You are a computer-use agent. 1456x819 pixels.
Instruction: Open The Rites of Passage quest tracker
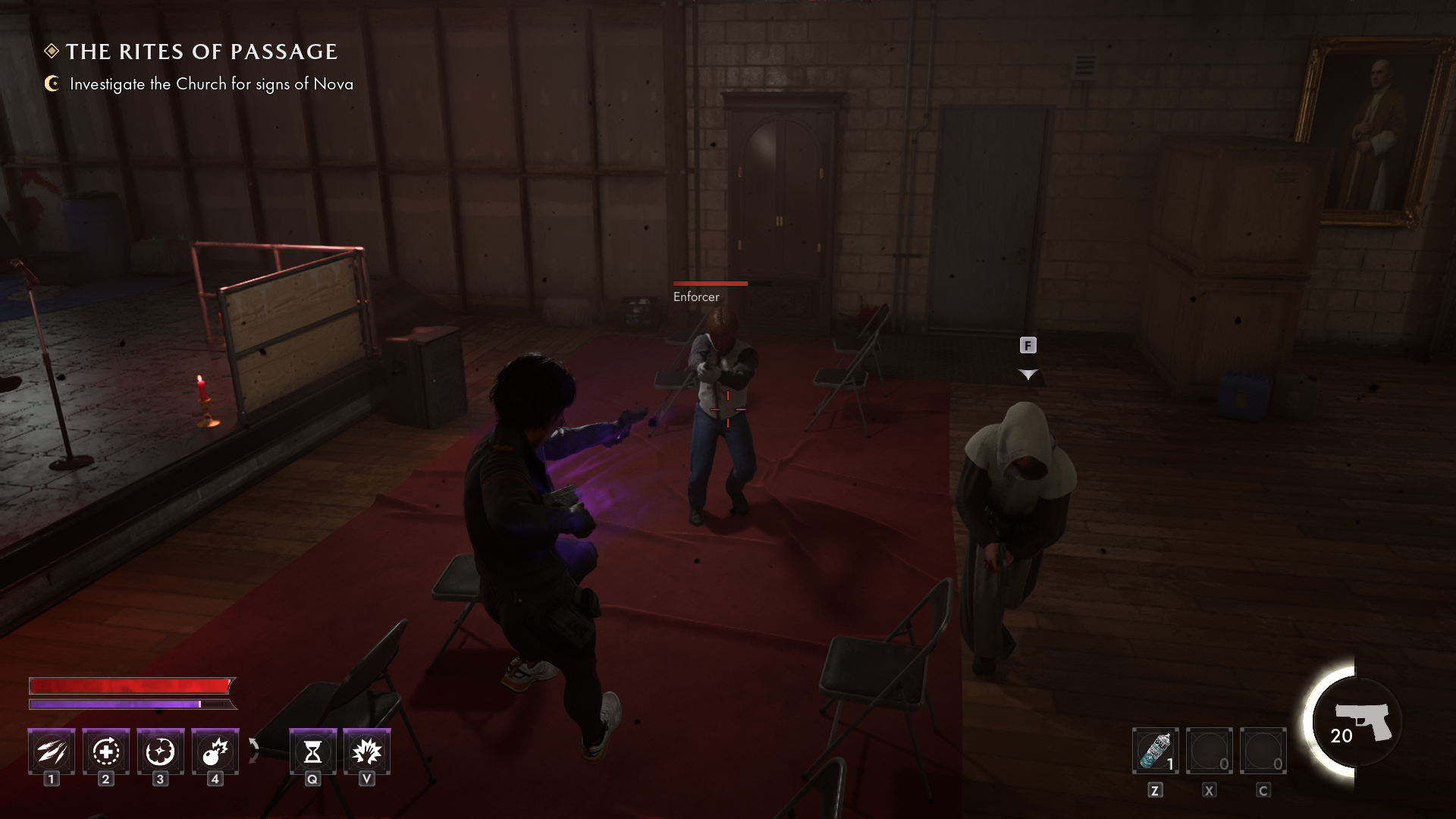[x=201, y=52]
